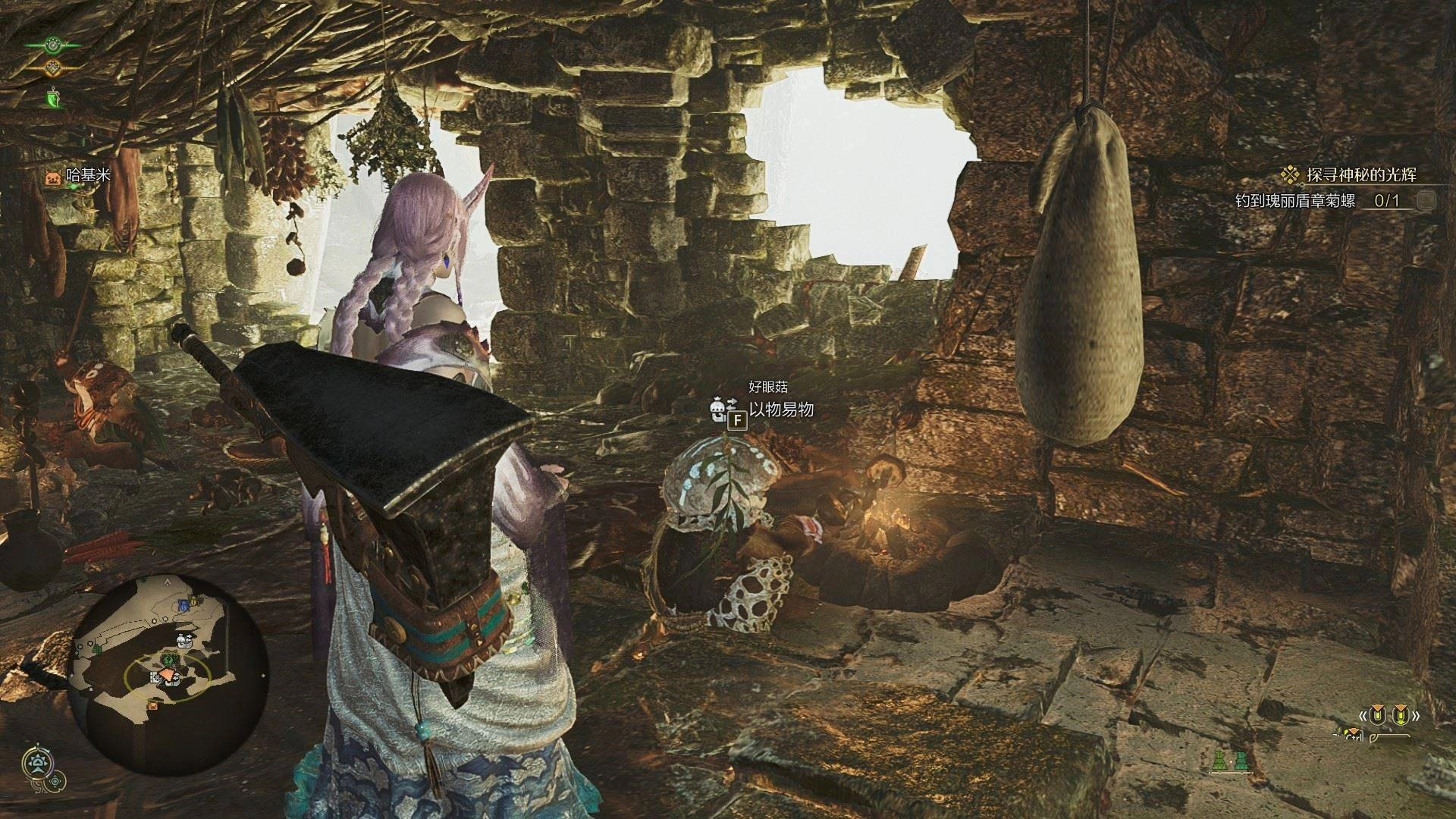Choose the 以物易物 barter interaction prompt
The image size is (1456, 819).
point(781,409)
